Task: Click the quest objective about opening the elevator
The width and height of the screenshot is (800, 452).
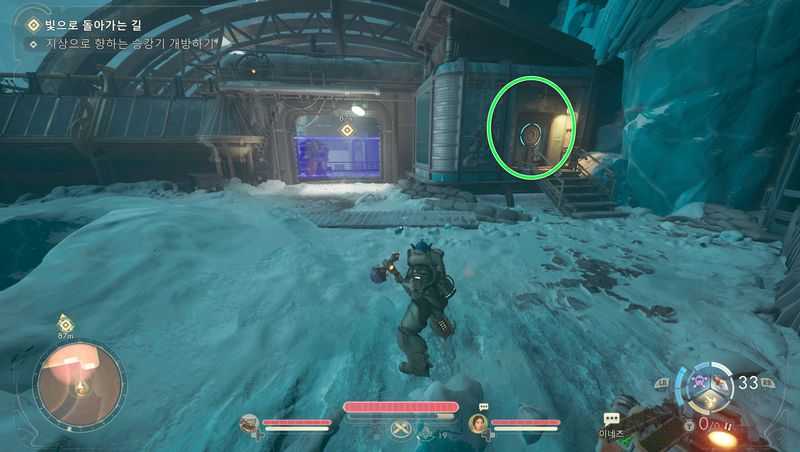Action: point(123,43)
